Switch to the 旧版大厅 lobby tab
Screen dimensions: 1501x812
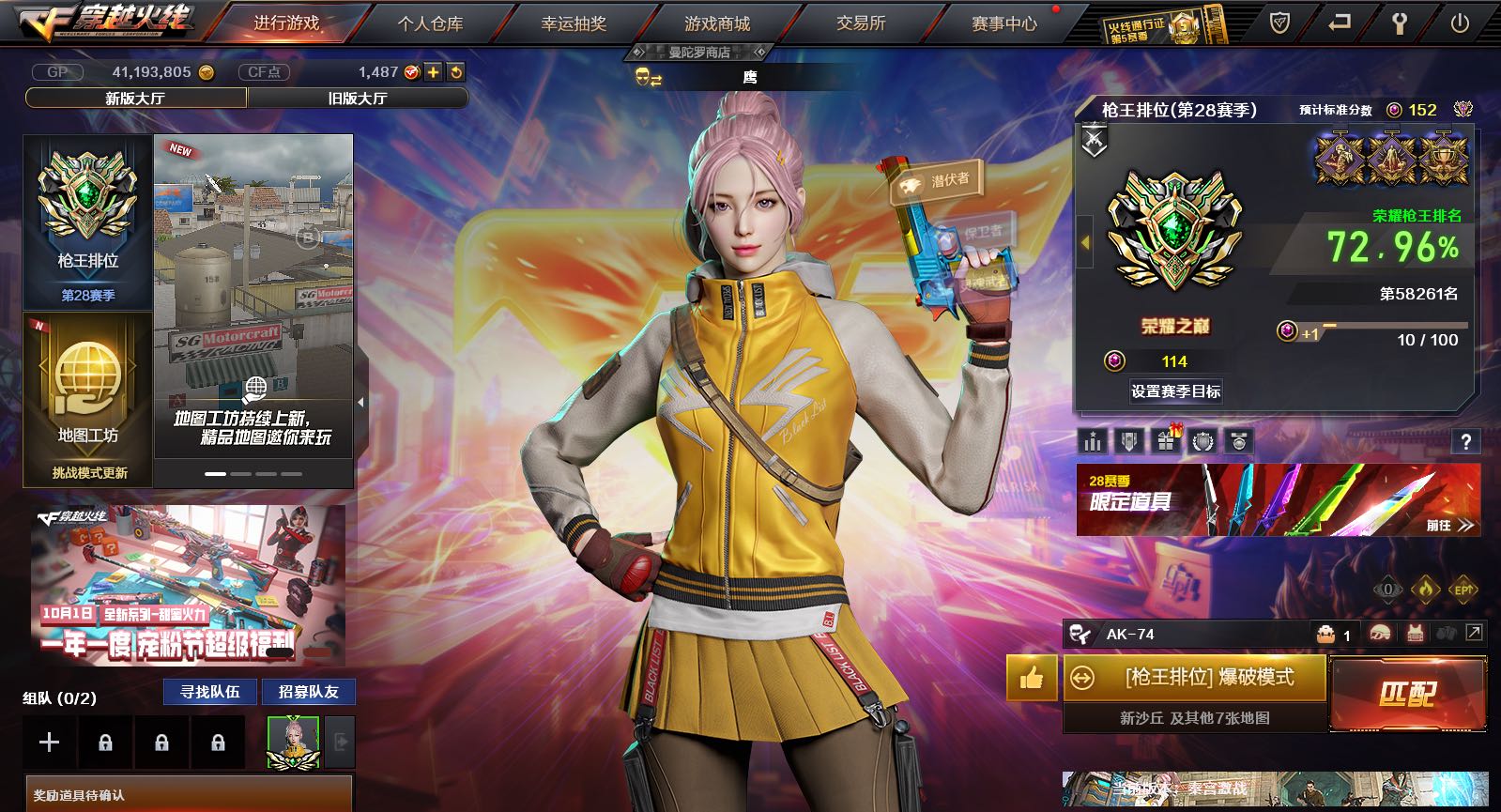pos(358,98)
